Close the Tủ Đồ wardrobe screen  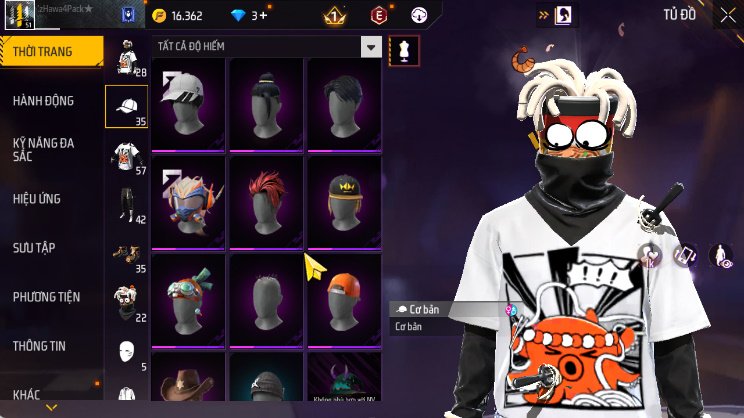[727, 15]
